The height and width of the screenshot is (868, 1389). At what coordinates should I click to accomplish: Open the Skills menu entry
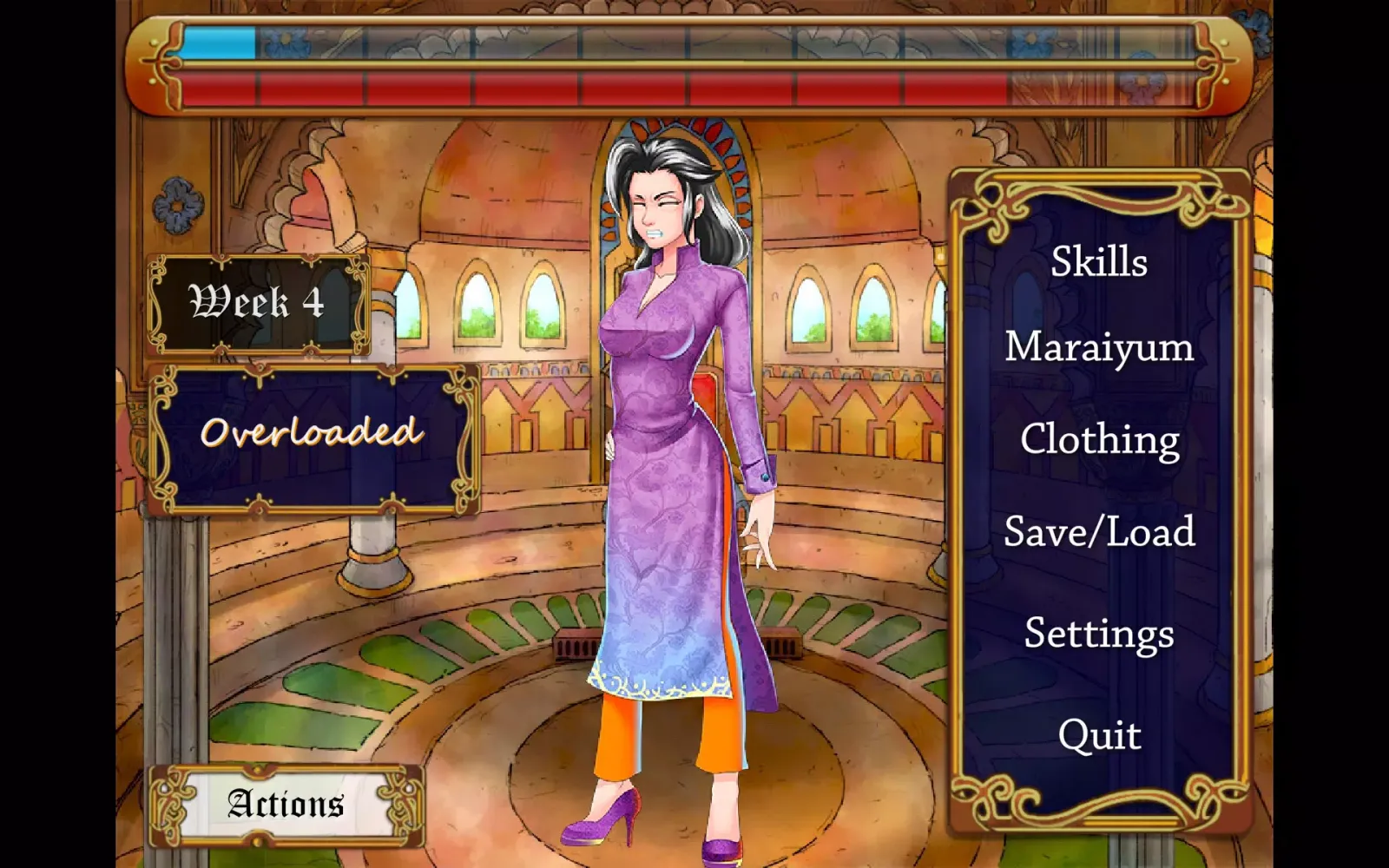1097,263
